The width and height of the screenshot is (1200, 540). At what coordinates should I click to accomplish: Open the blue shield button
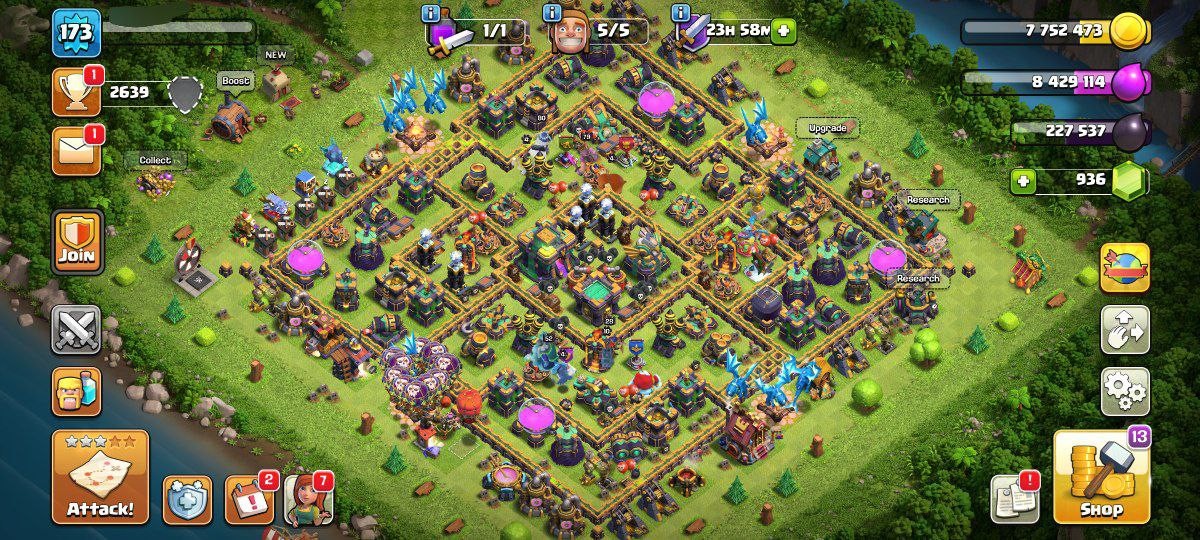pyautogui.click(x=187, y=499)
